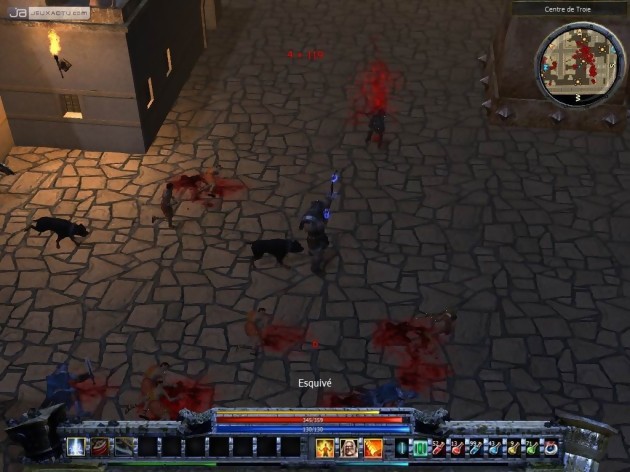The image size is (630, 472).
Task: Consume the green potion
Action: (x=531, y=447)
